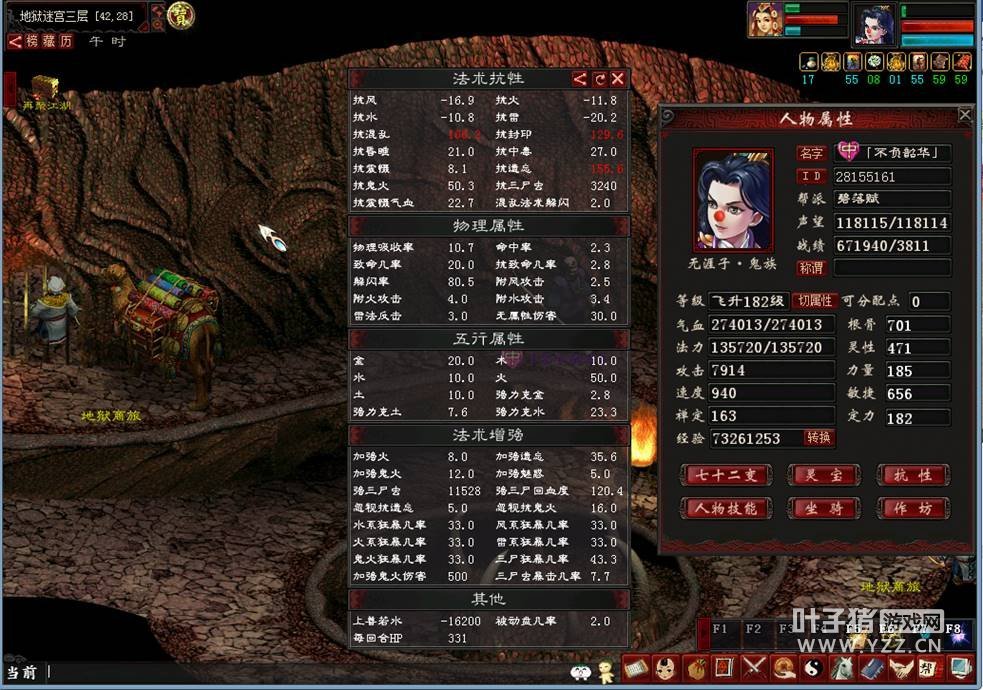The image size is (983, 690).
Task: Open the 作坊 workshop button
Action: [x=912, y=508]
